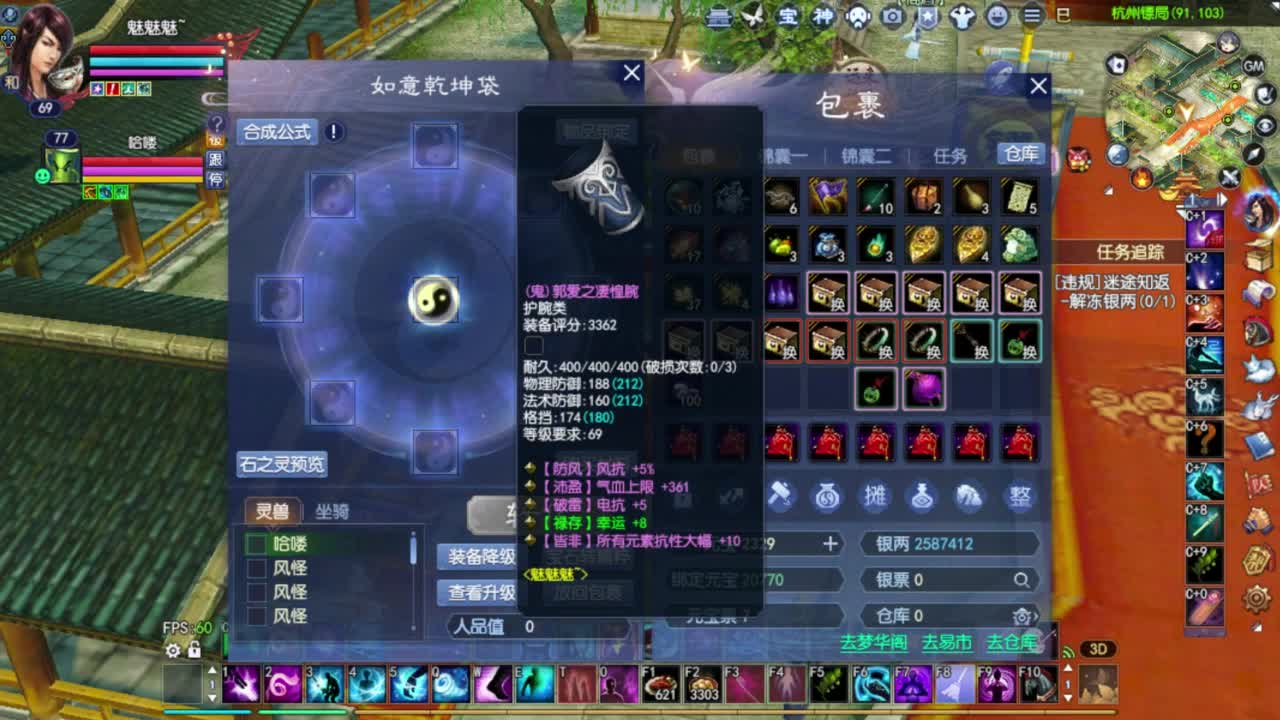The height and width of the screenshot is (720, 1280).
Task: Click the camera screenshot icon in the top bar
Action: tap(891, 15)
